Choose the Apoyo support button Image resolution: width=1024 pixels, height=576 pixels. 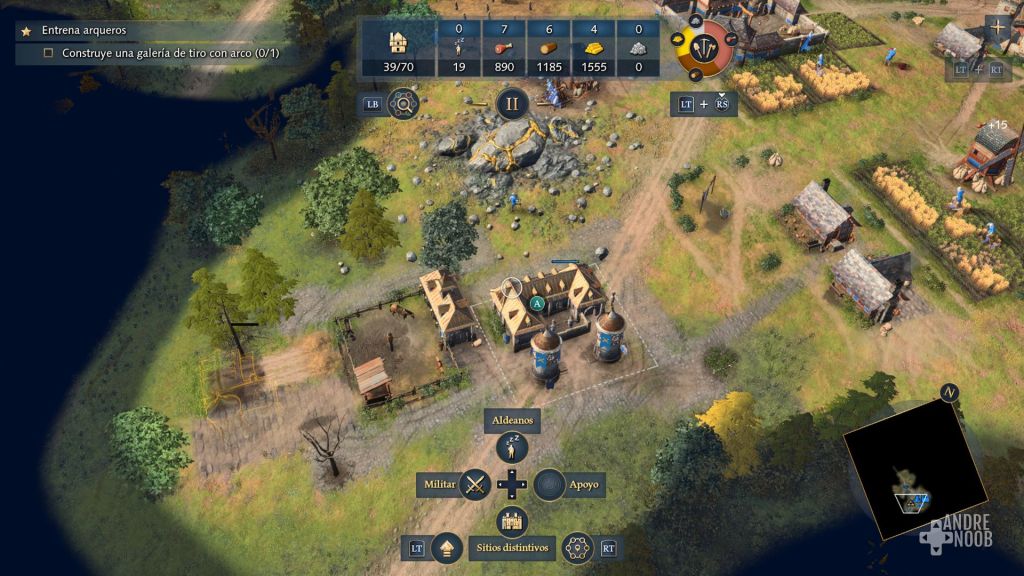pyautogui.click(x=549, y=485)
